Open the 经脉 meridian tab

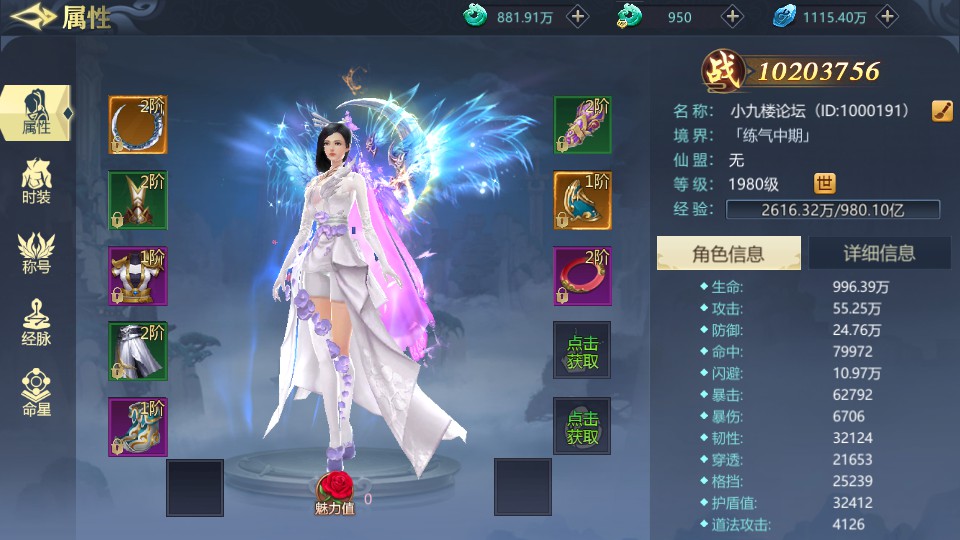click(x=36, y=322)
